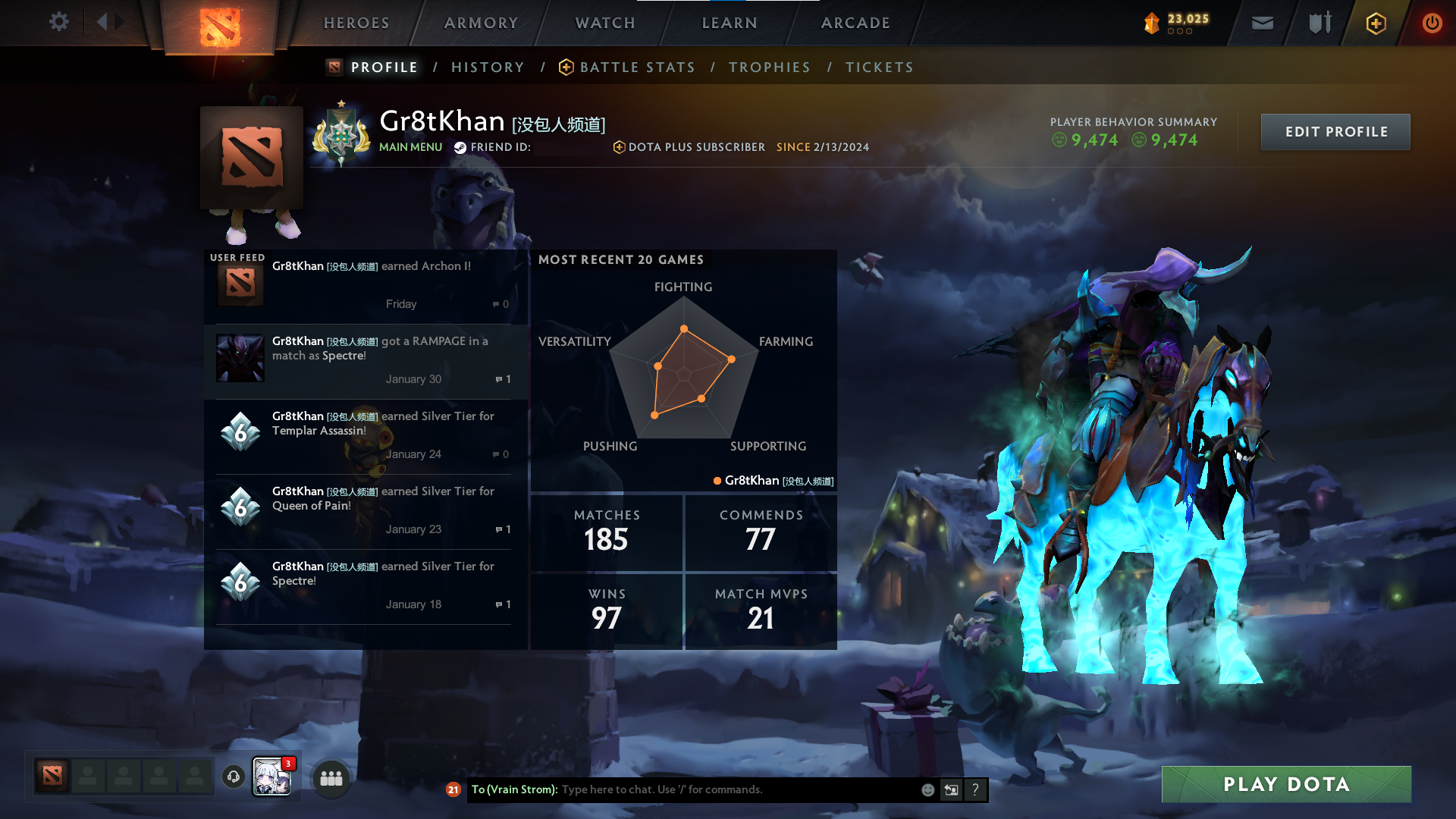1456x819 pixels.
Task: Switch to the TROPHIES tab
Action: (x=770, y=67)
